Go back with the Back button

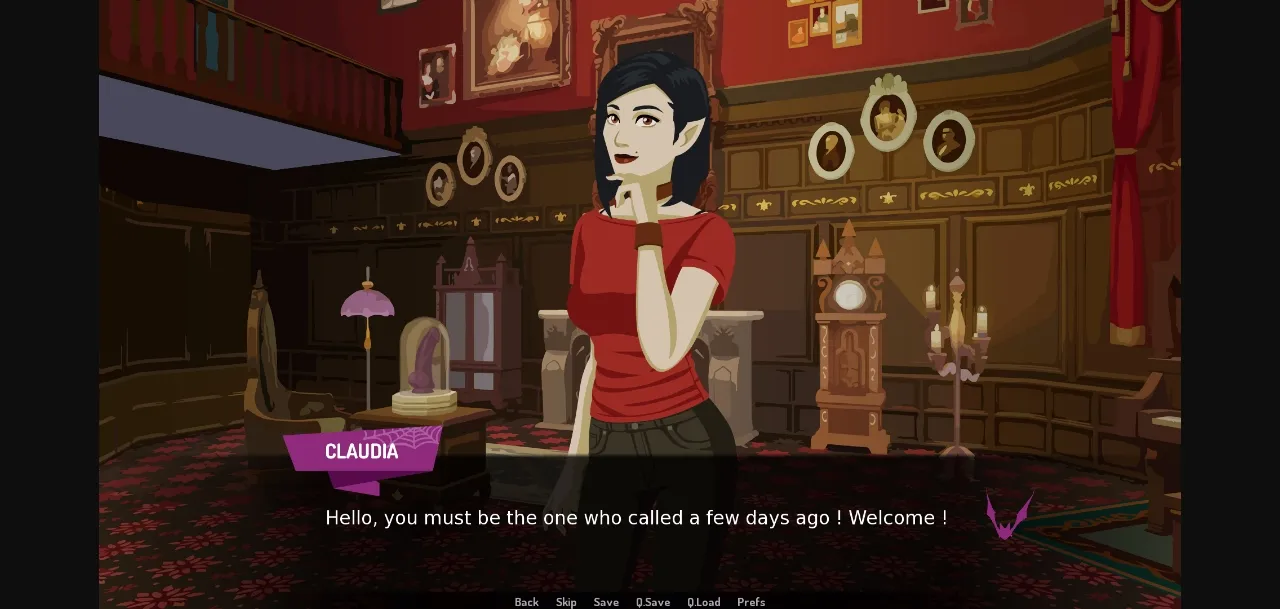point(526,602)
